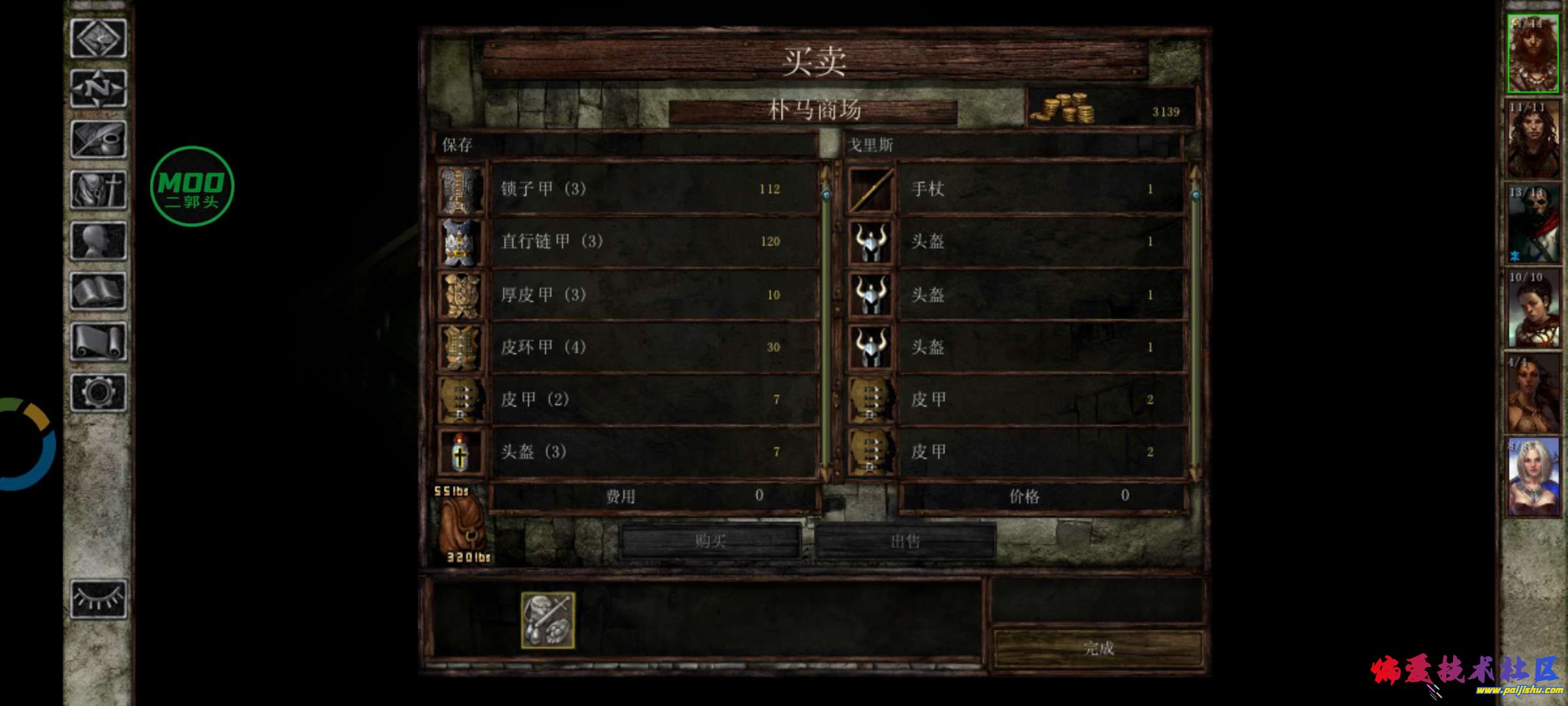Open the journal quill and inkwell icon
Viewport: 1568px width, 706px height.
[98, 139]
